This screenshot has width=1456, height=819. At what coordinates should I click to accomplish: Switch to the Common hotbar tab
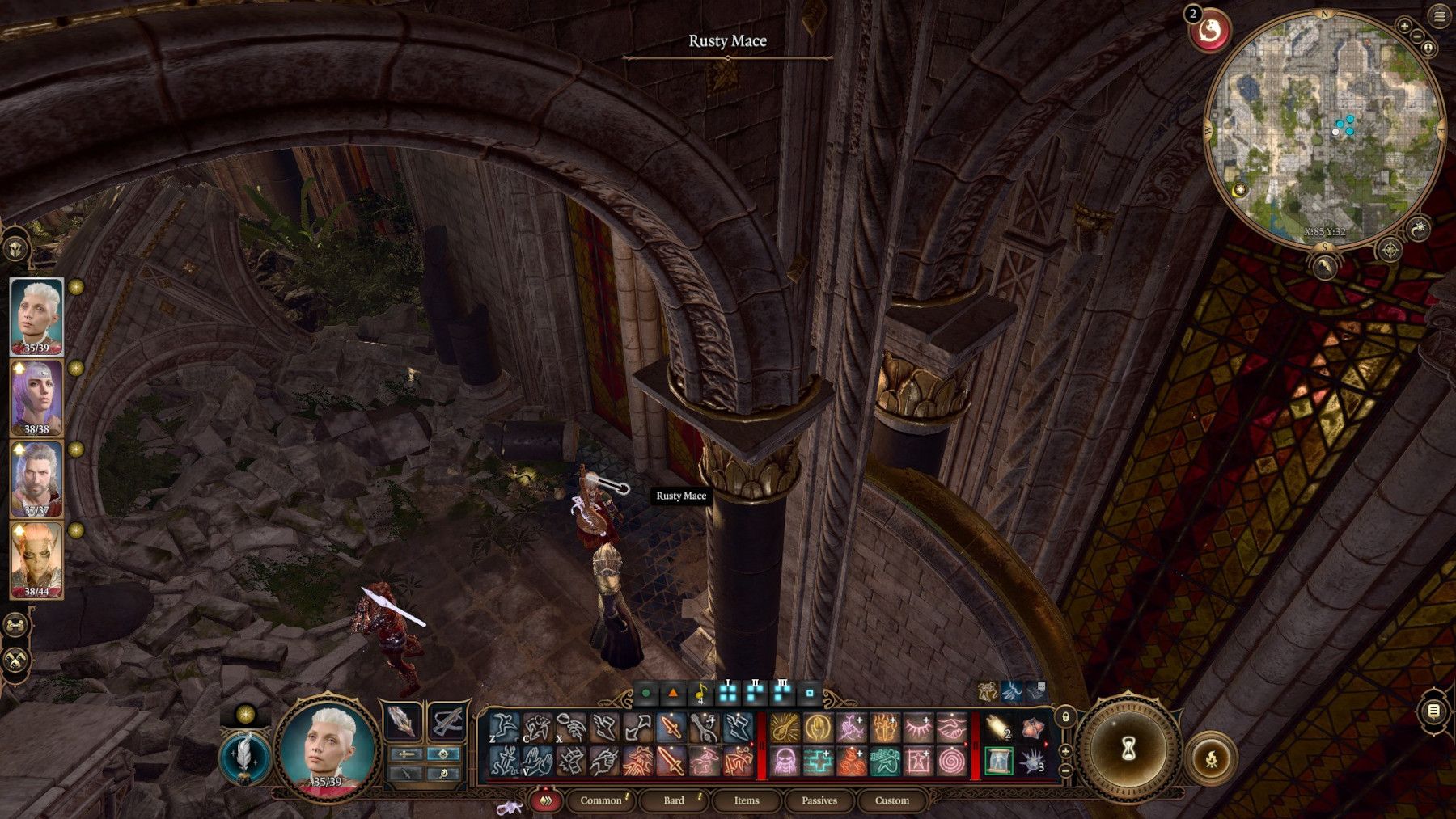[601, 800]
